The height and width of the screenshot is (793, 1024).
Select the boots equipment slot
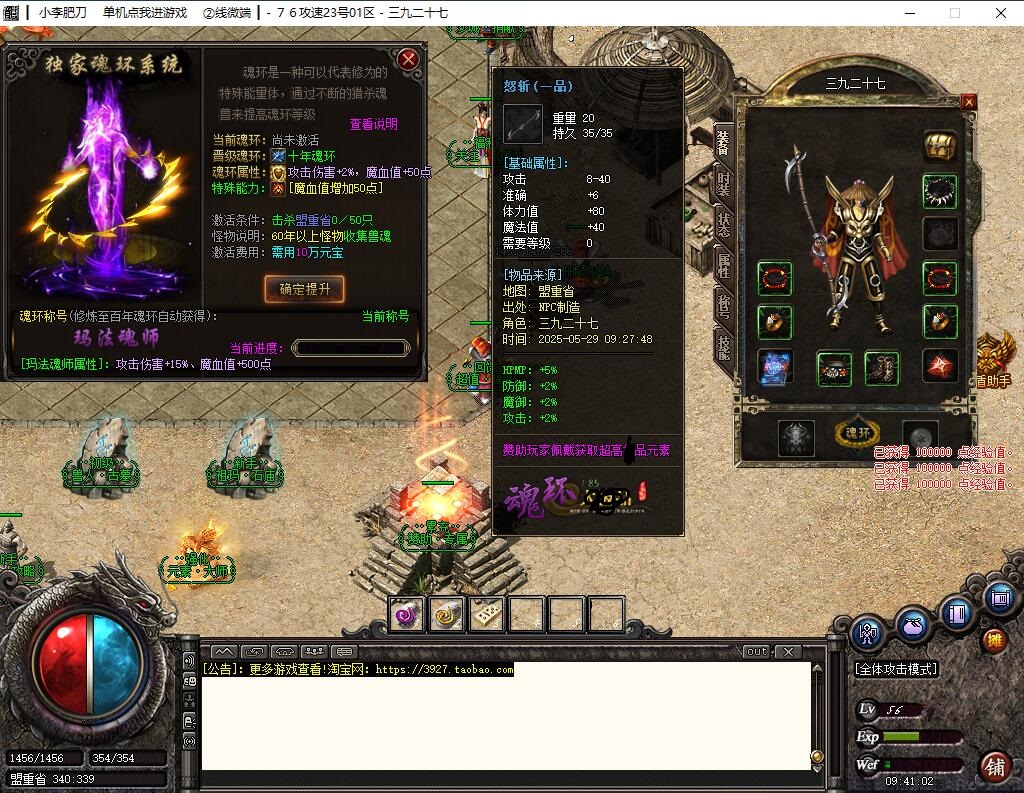[881, 368]
